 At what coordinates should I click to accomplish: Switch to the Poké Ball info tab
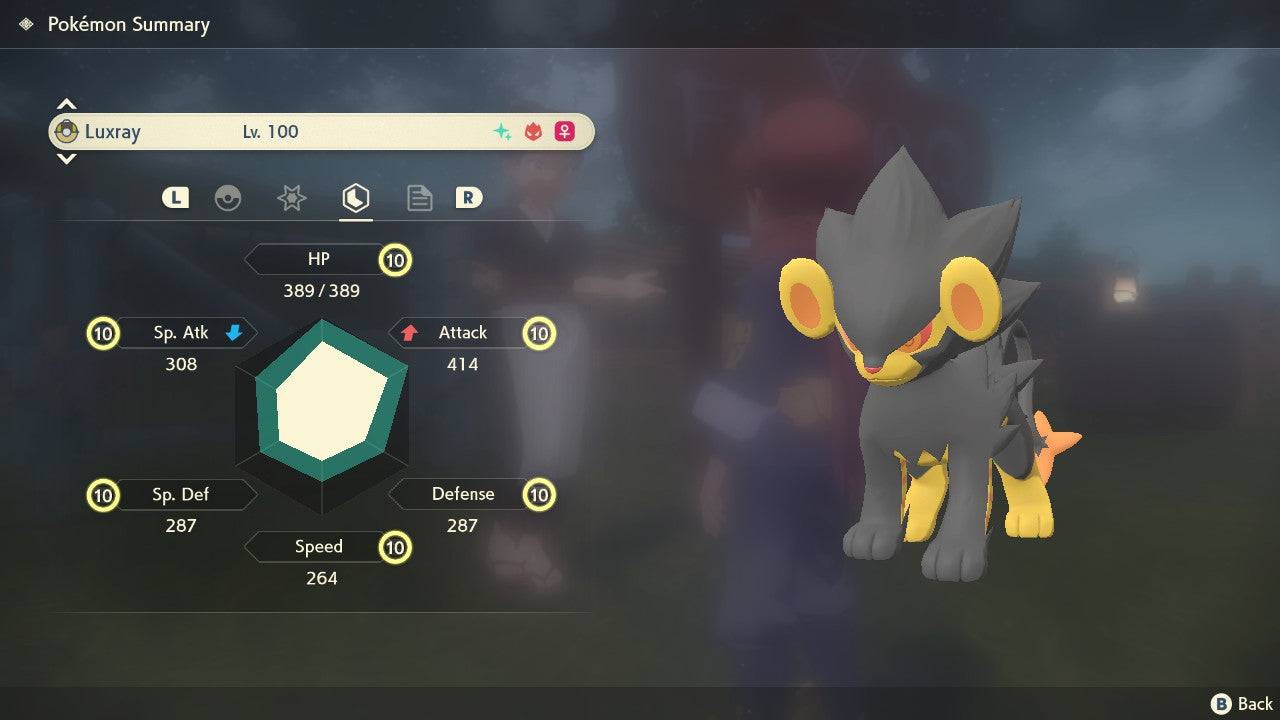pyautogui.click(x=228, y=198)
